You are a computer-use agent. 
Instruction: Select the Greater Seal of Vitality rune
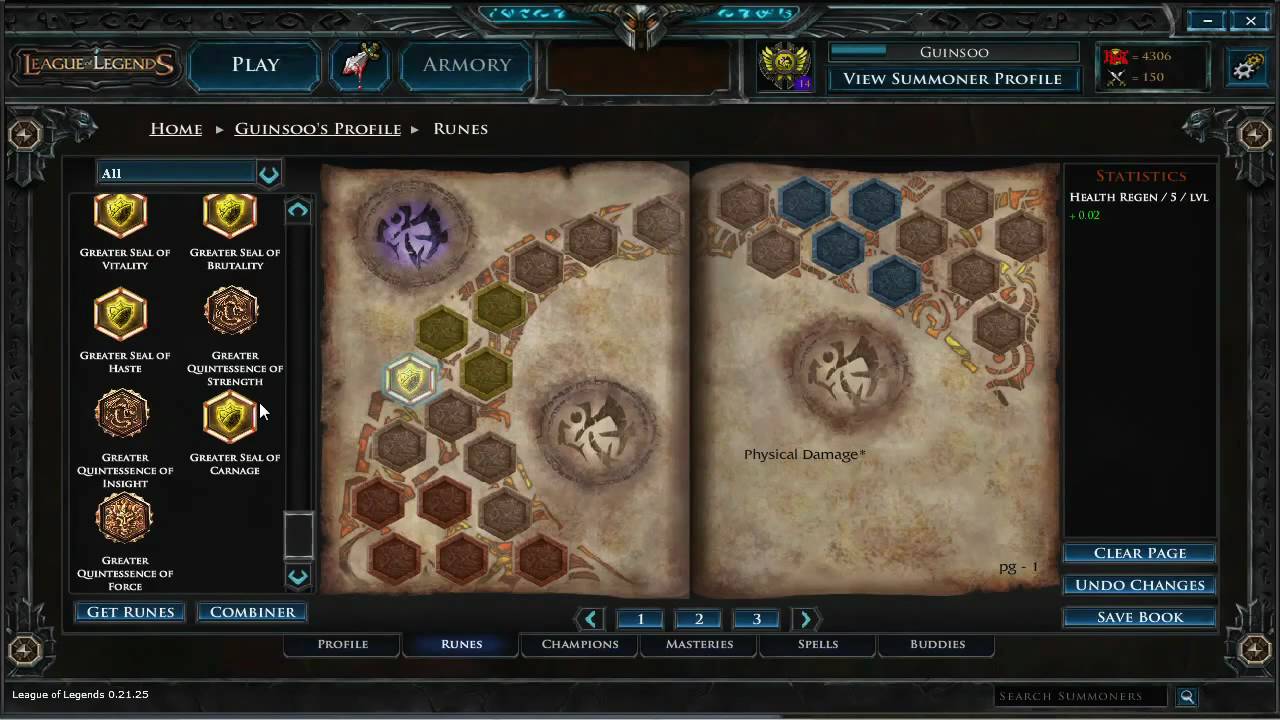tap(121, 213)
